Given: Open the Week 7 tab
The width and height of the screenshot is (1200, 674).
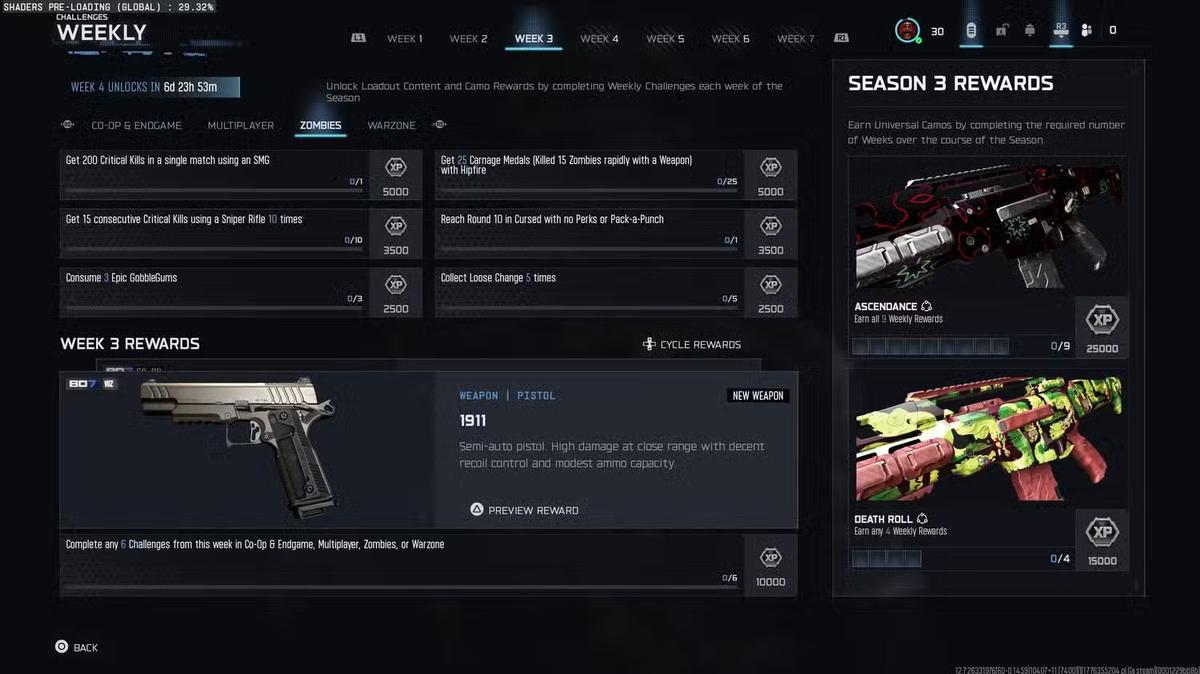Looking at the screenshot, I should coord(796,39).
